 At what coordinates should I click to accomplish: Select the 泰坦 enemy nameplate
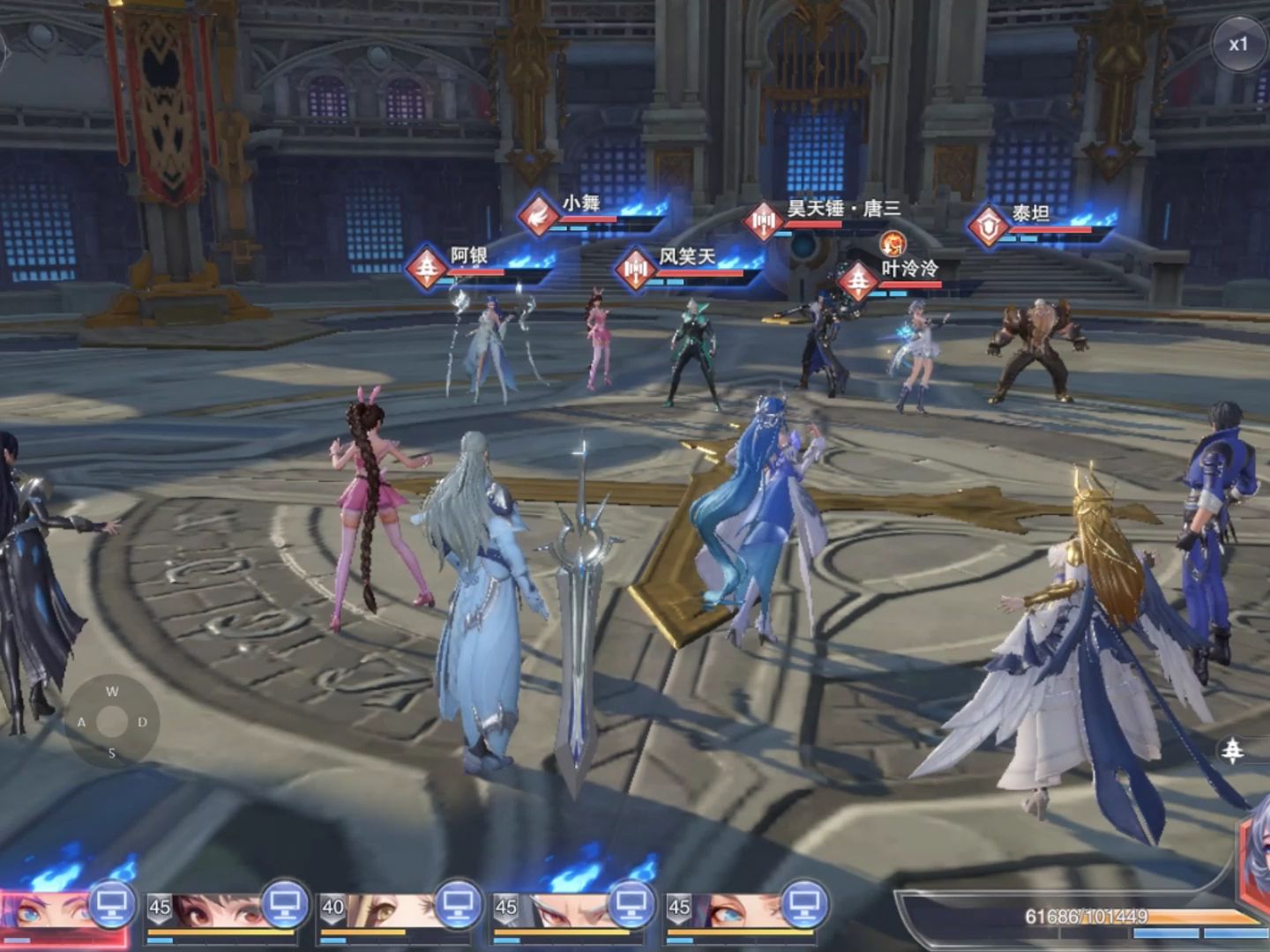click(1029, 215)
